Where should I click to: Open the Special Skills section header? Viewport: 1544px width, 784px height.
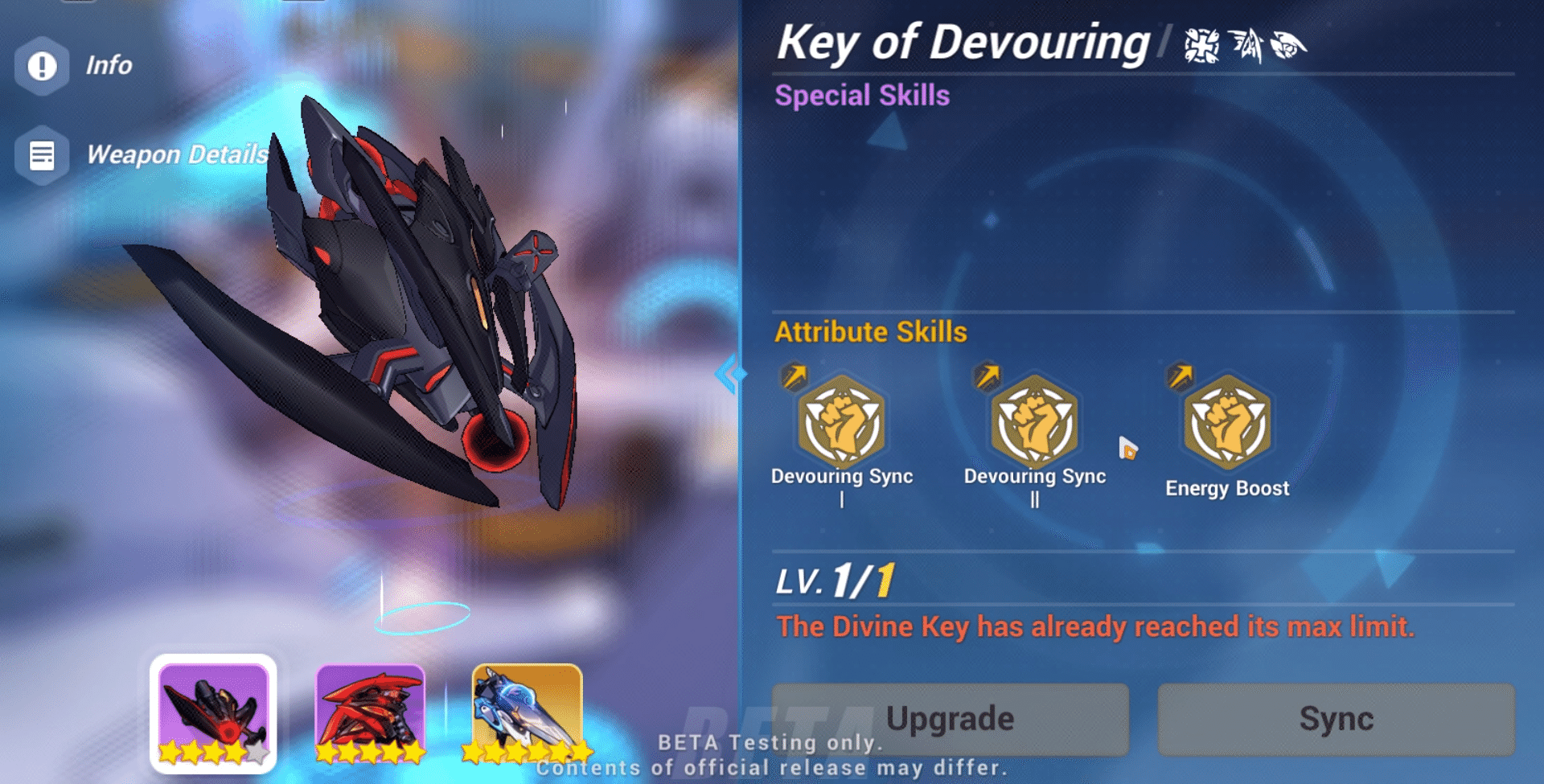pos(861,94)
